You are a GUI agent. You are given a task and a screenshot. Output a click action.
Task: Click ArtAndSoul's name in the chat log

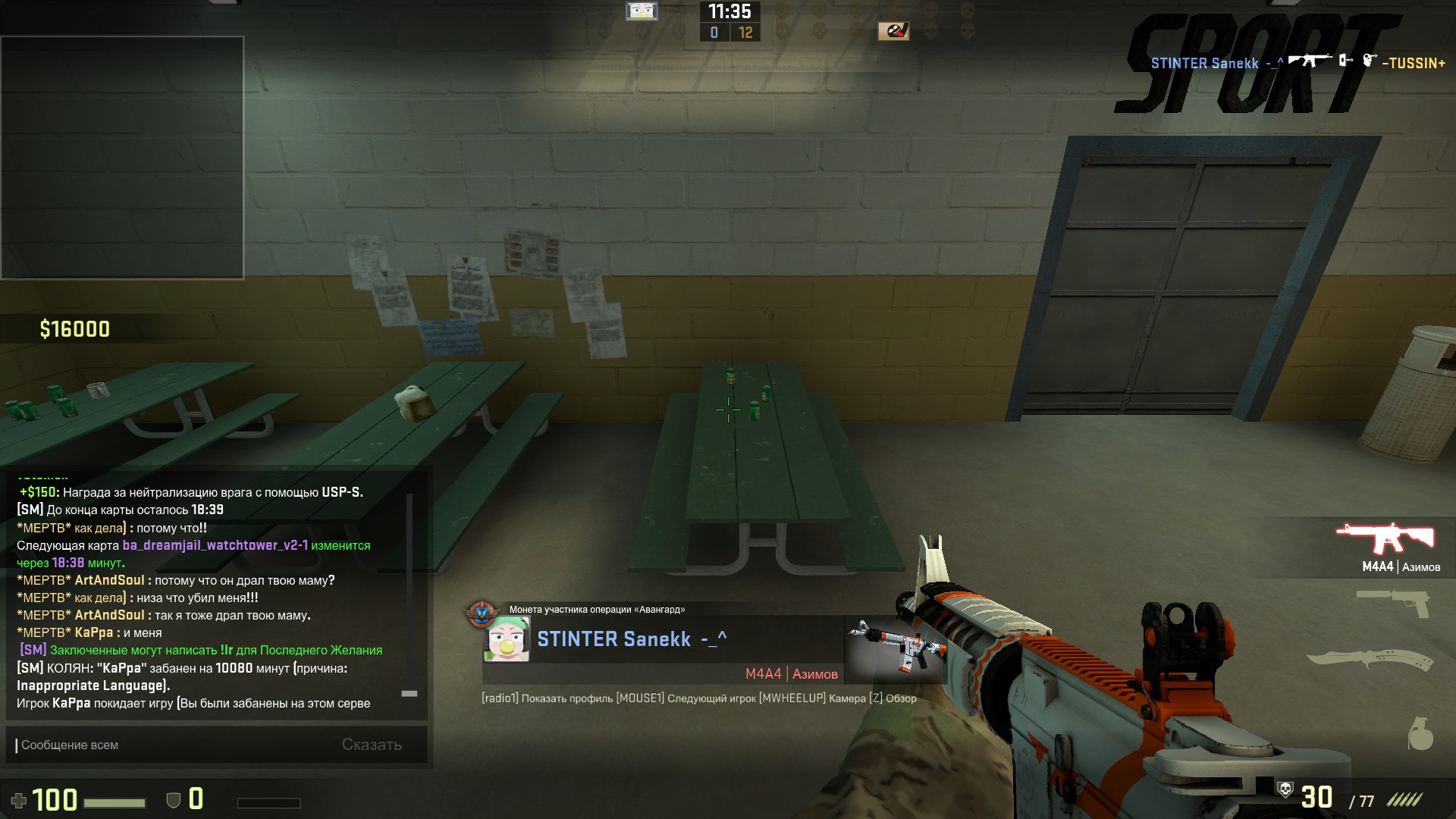(x=109, y=580)
